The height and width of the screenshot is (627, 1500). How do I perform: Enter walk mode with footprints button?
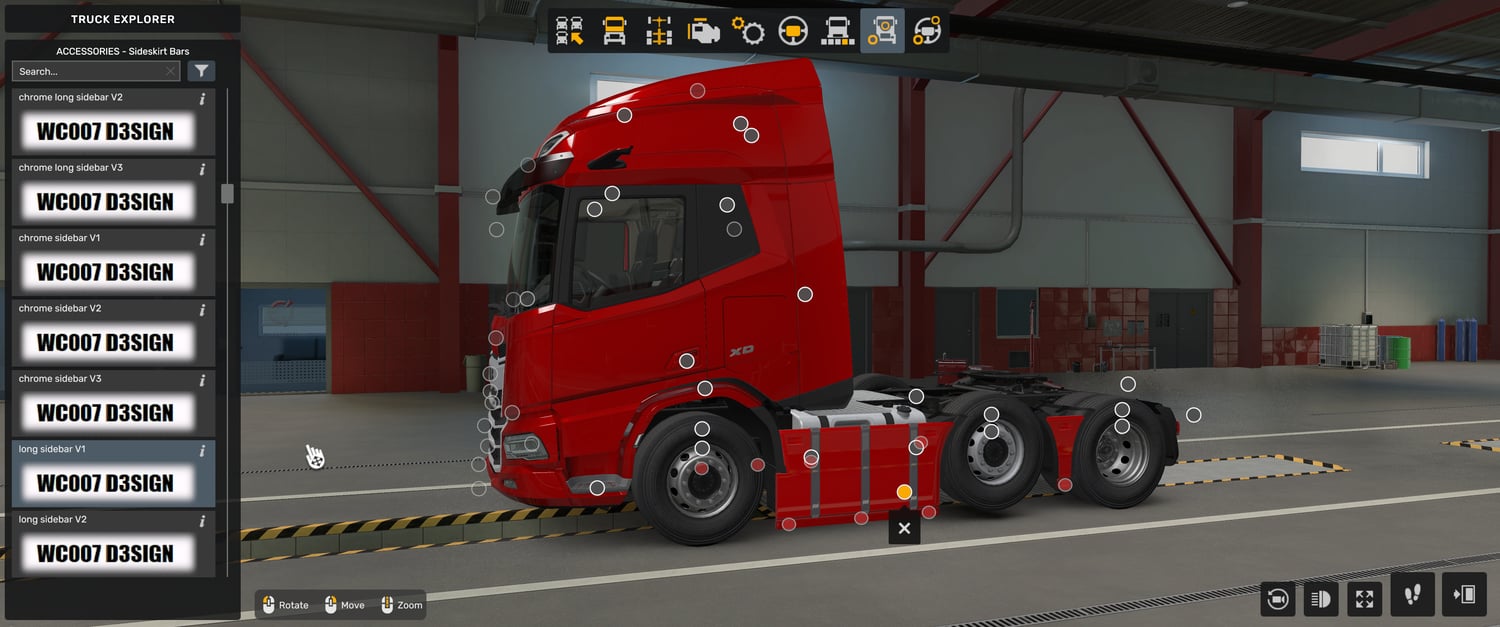1412,595
